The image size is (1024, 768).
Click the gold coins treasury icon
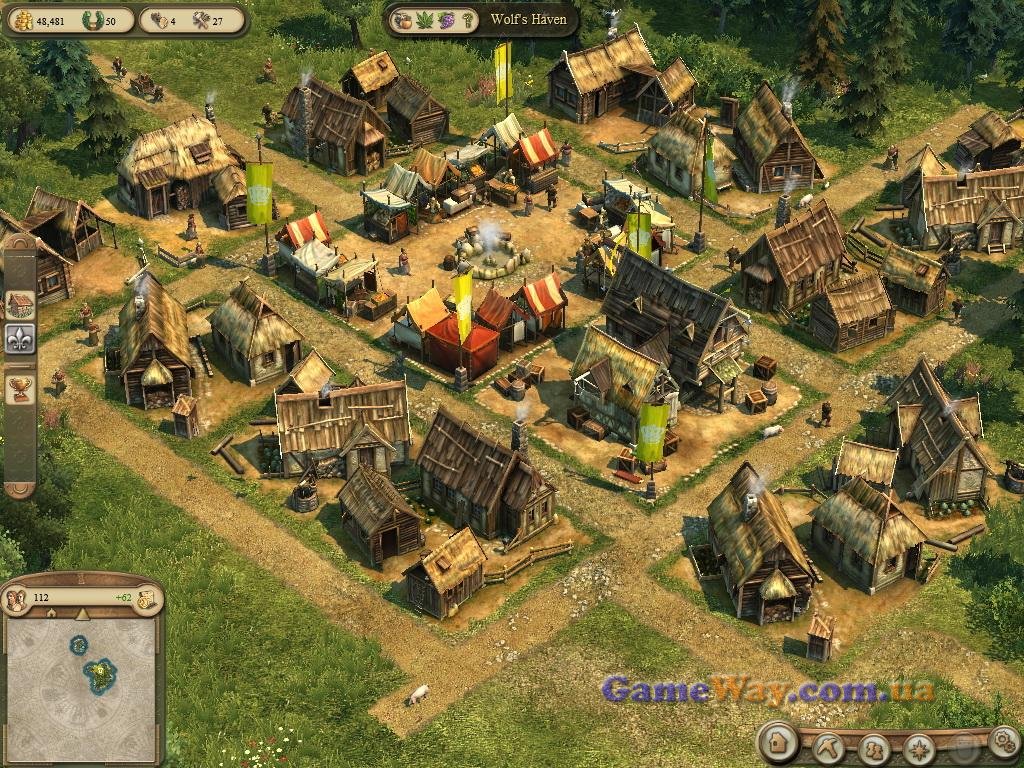(23, 20)
